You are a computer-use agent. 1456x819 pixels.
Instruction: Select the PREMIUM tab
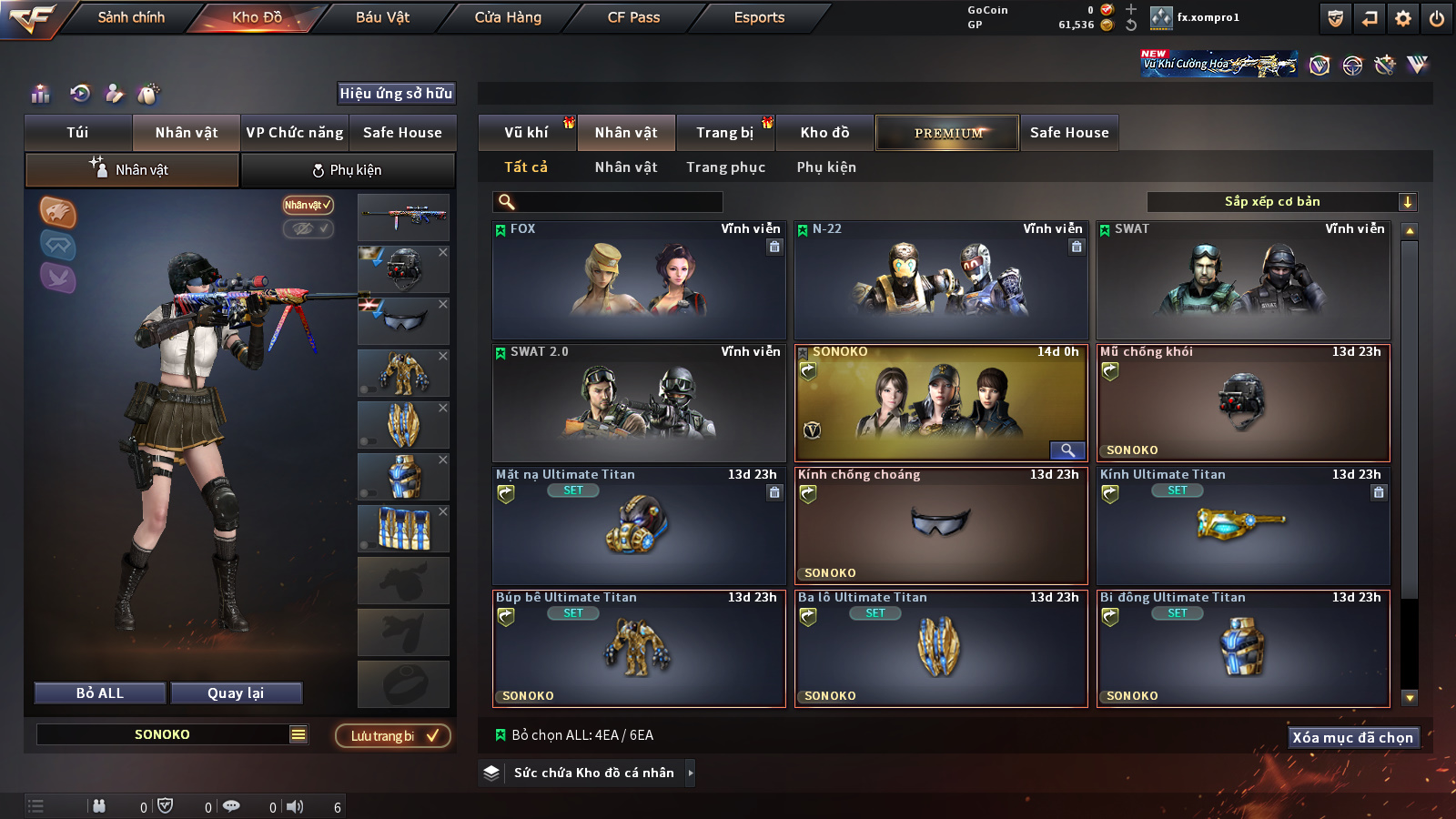pyautogui.click(x=947, y=133)
